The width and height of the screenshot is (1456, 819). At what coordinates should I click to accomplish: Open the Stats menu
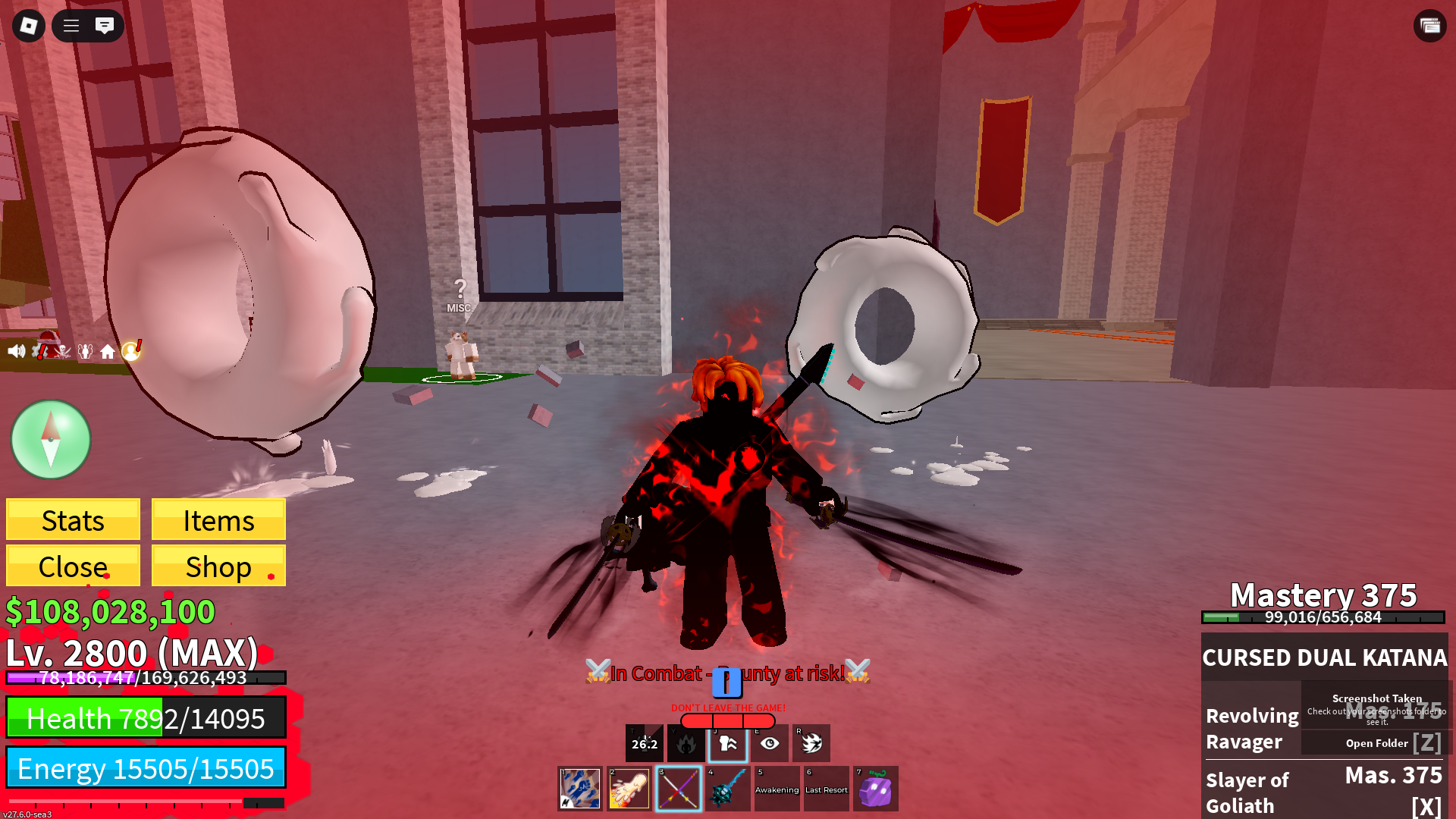[x=73, y=520]
